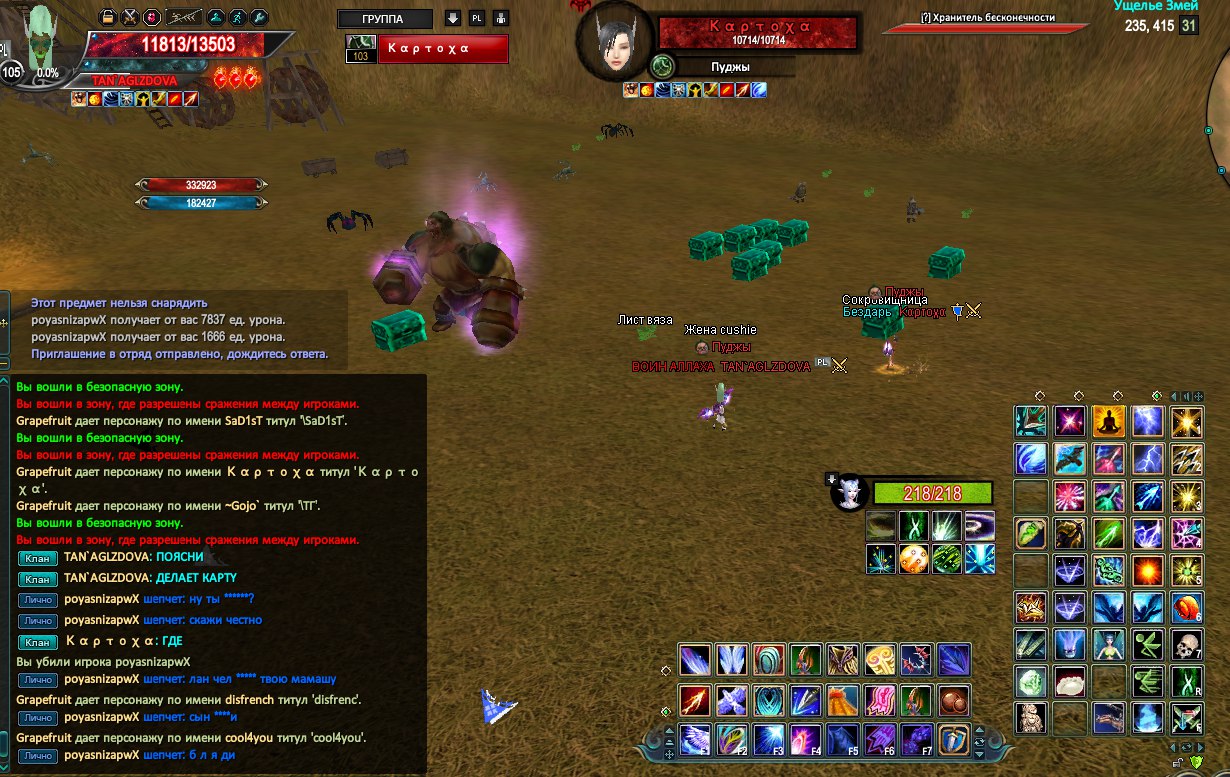Toggle the crossed swords PvP icon

(x=130, y=17)
